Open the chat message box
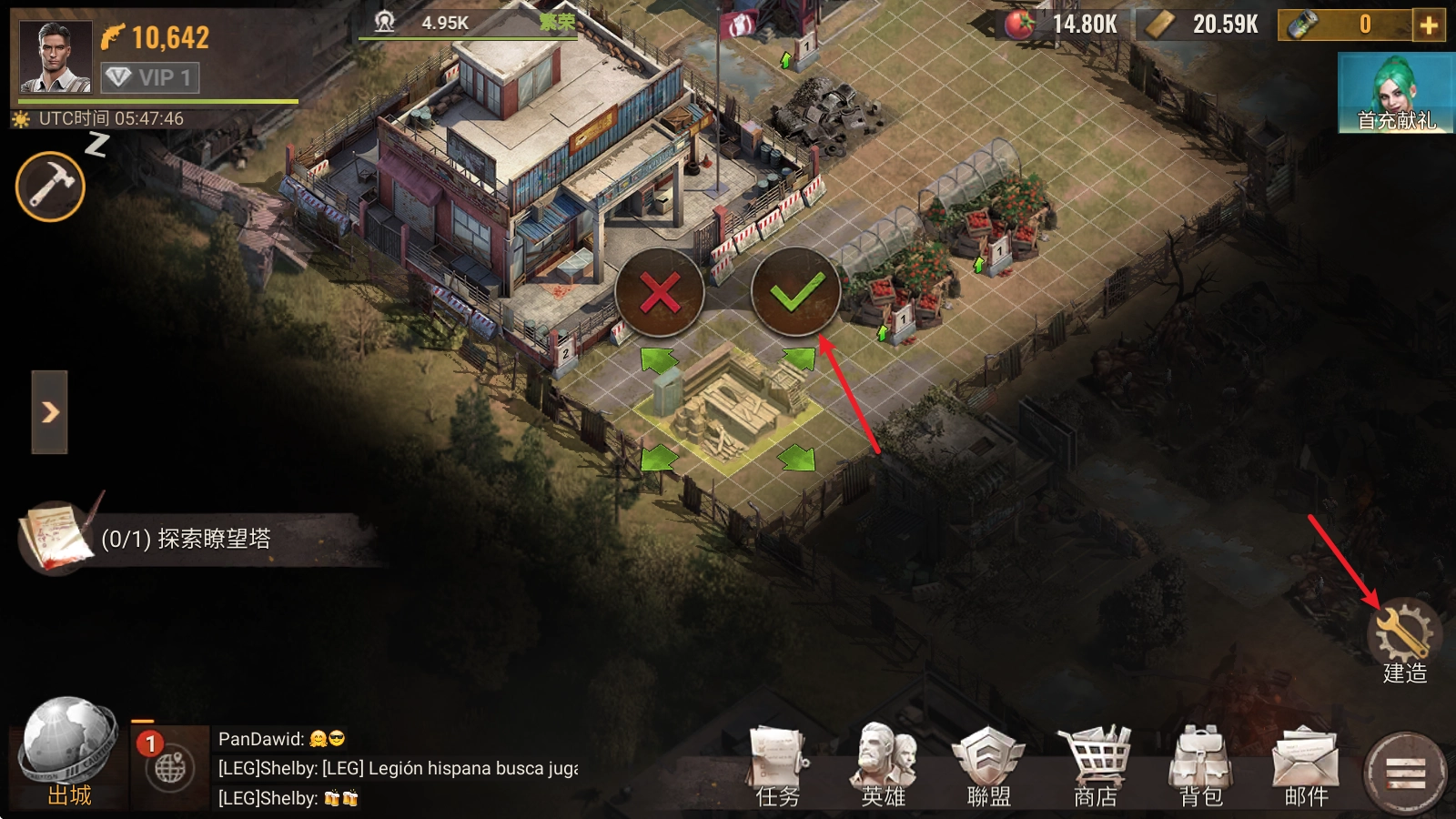Viewport: 1456px width, 819px height. tap(398, 769)
